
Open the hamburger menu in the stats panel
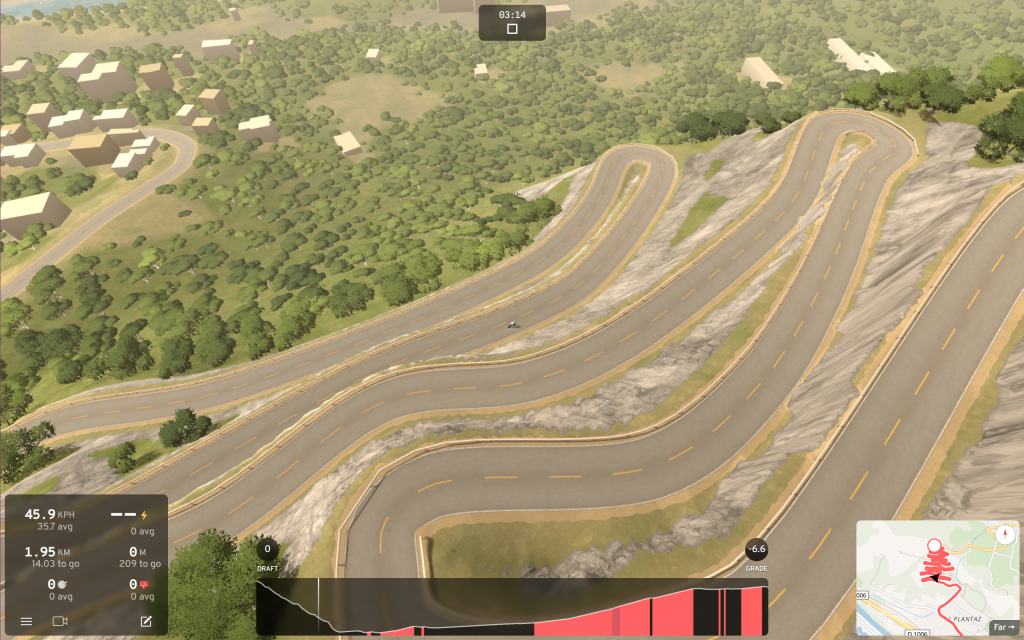pos(26,621)
